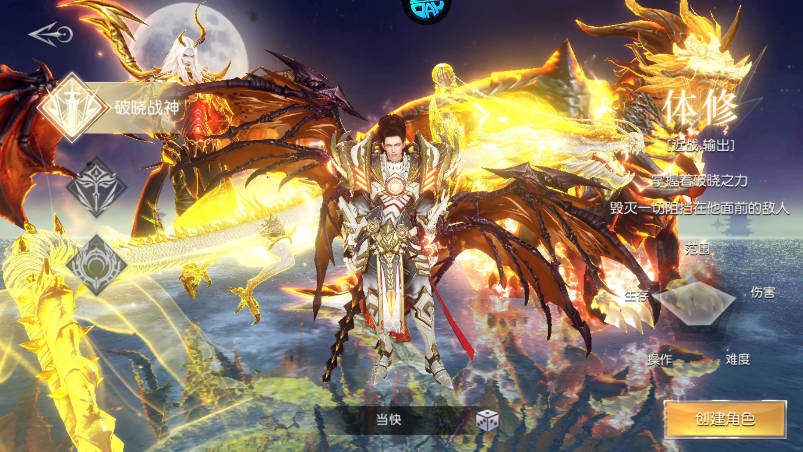The image size is (803, 452).
Task: Create the character with 创建角色
Action: pos(725,419)
